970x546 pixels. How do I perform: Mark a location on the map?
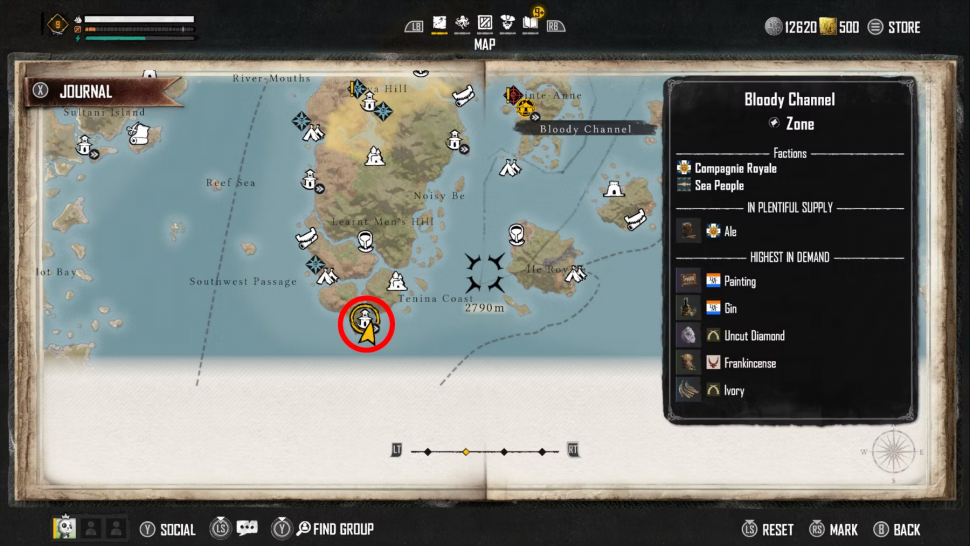pos(833,529)
